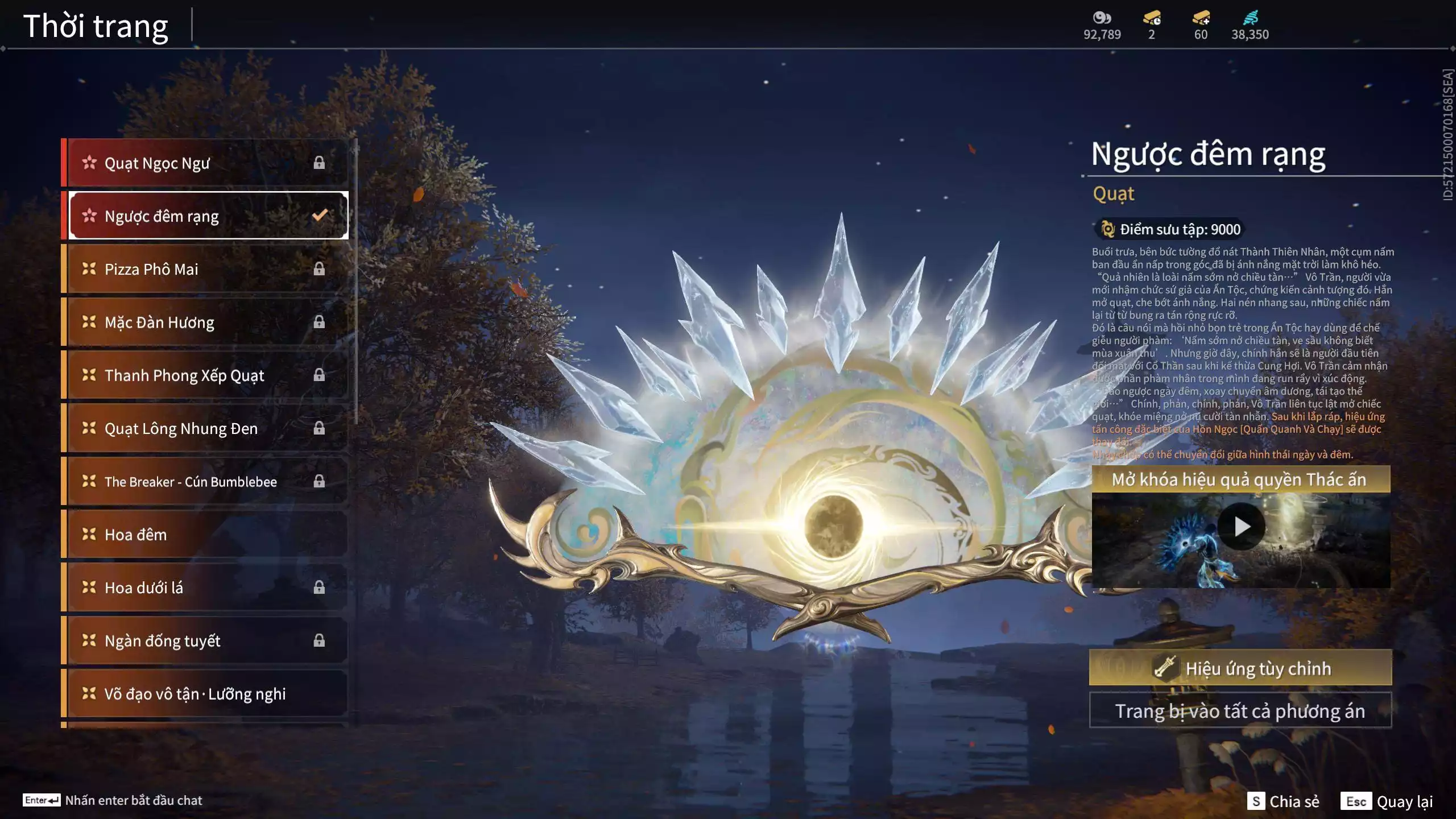This screenshot has height=819, width=1456.
Task: Click Trang bị vào tất cả phương án
Action: click(1240, 711)
